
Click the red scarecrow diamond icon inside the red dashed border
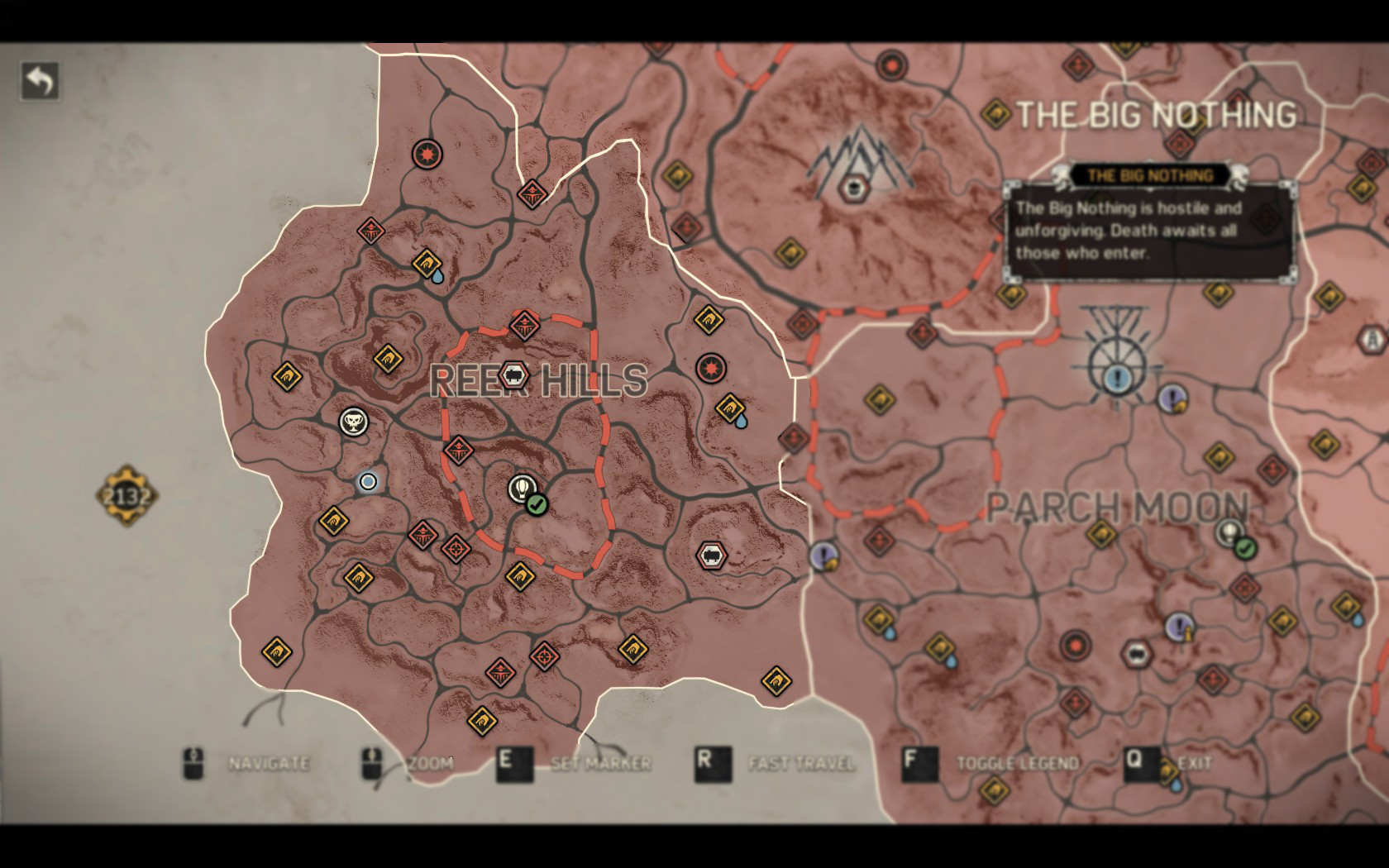pos(457,451)
